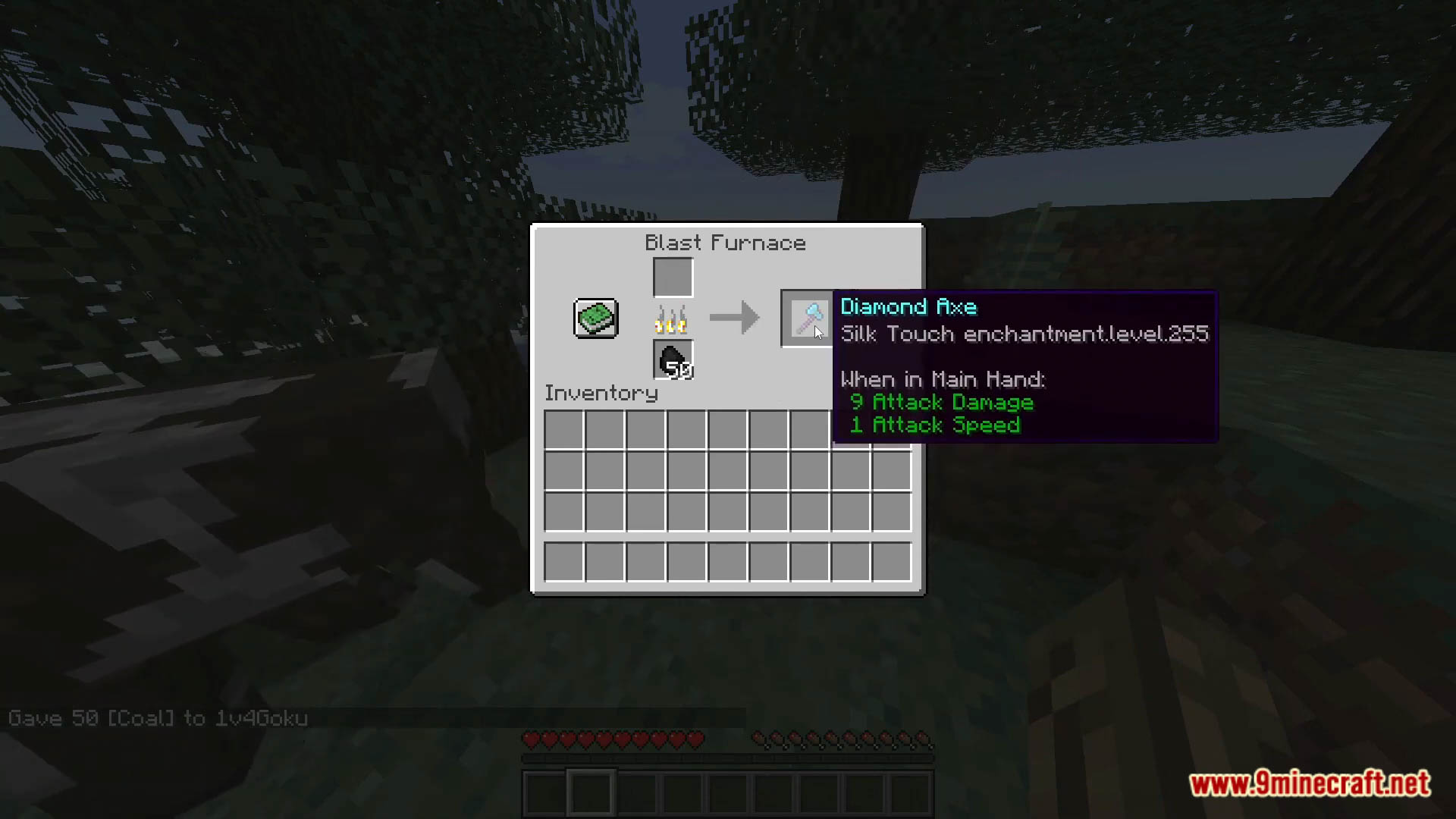Click the Silk Touch enchantment text
This screenshot has width=1456, height=819.
pyautogui.click(x=1024, y=334)
